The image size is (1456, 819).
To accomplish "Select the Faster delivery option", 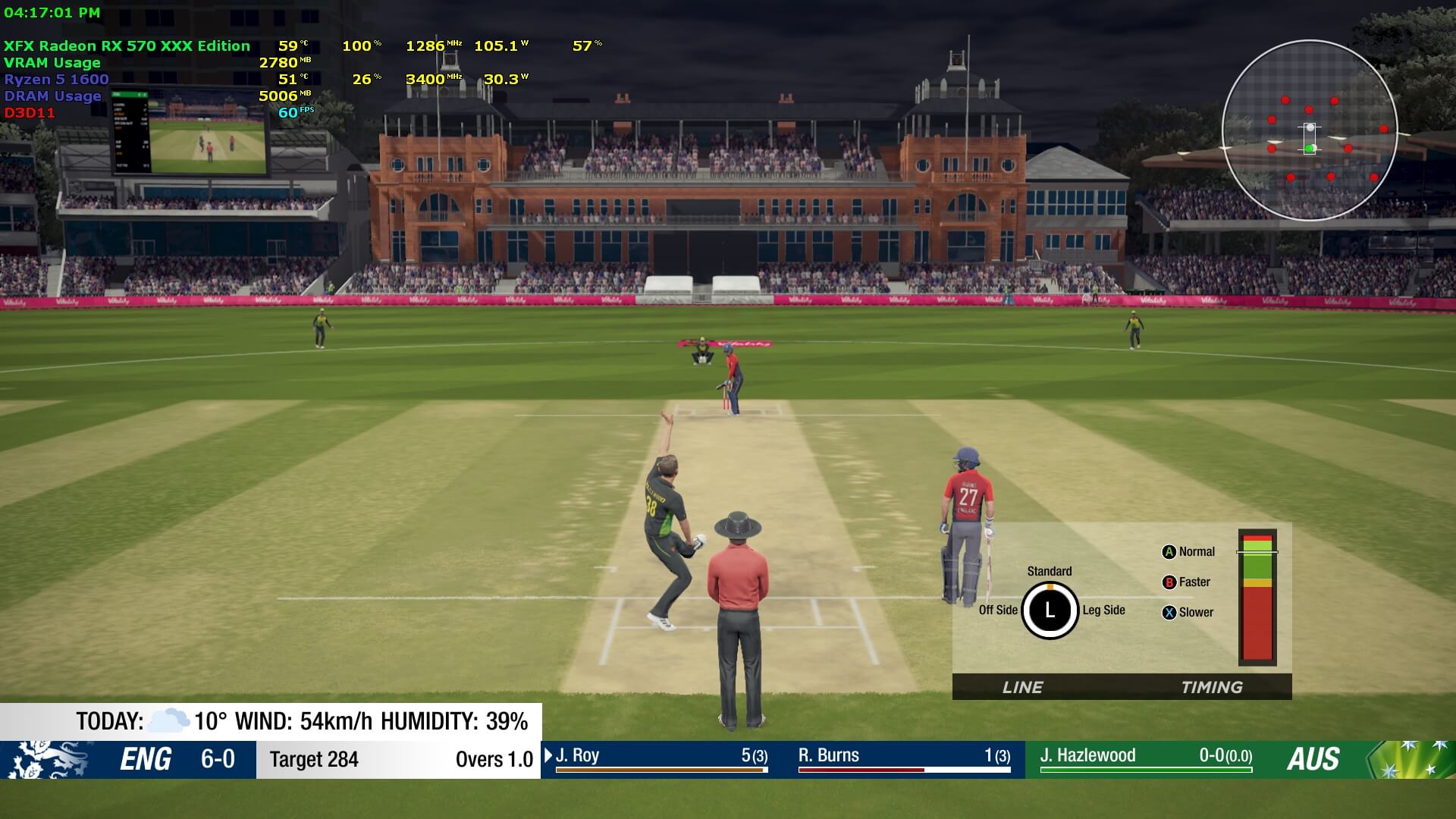I will point(1186,582).
